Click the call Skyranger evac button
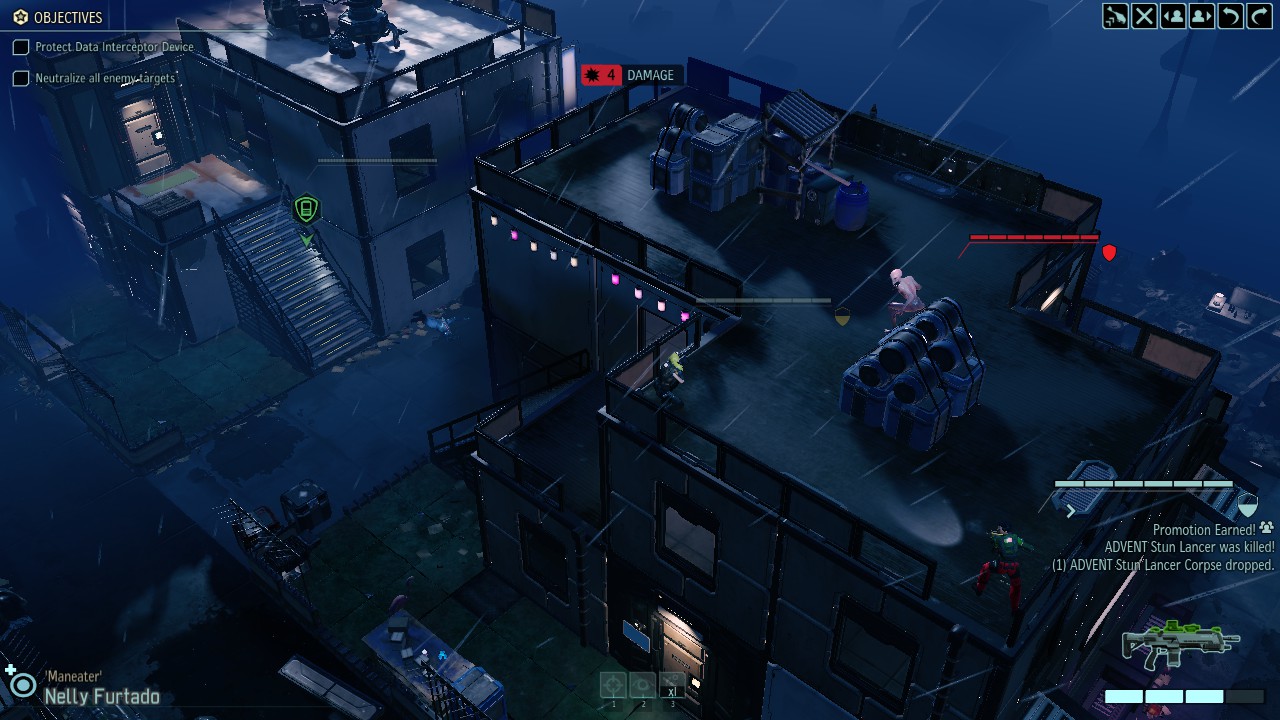 pyautogui.click(x=1115, y=16)
